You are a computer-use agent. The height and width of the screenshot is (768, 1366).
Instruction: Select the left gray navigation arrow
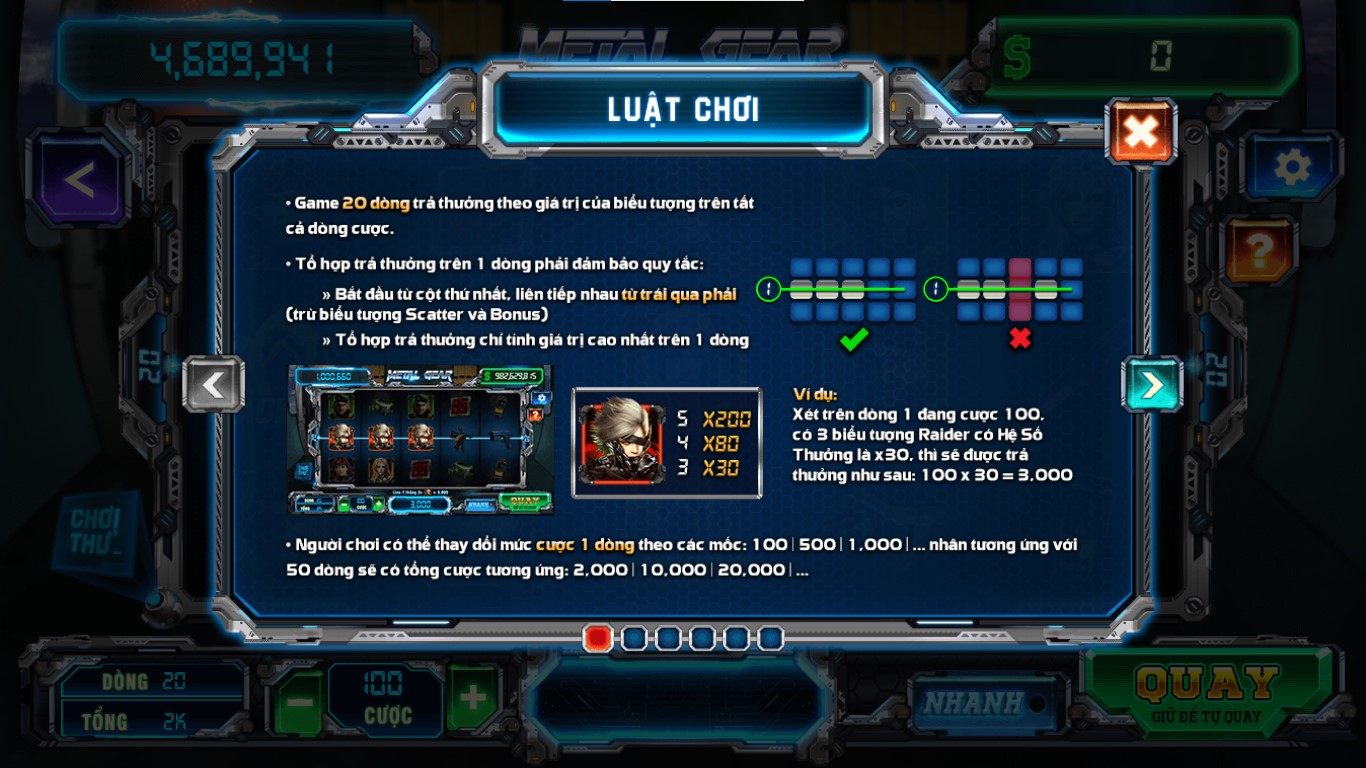tap(213, 386)
